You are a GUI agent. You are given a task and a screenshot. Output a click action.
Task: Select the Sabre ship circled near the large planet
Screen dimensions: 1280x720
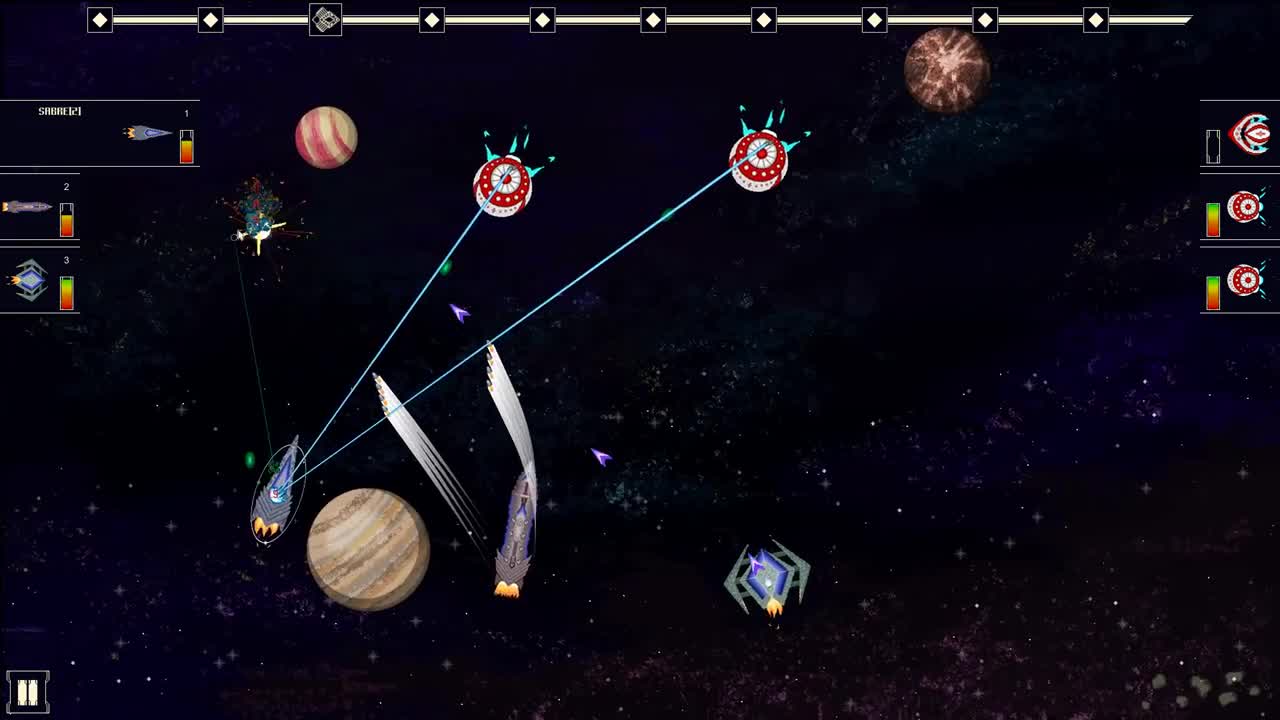tap(278, 495)
